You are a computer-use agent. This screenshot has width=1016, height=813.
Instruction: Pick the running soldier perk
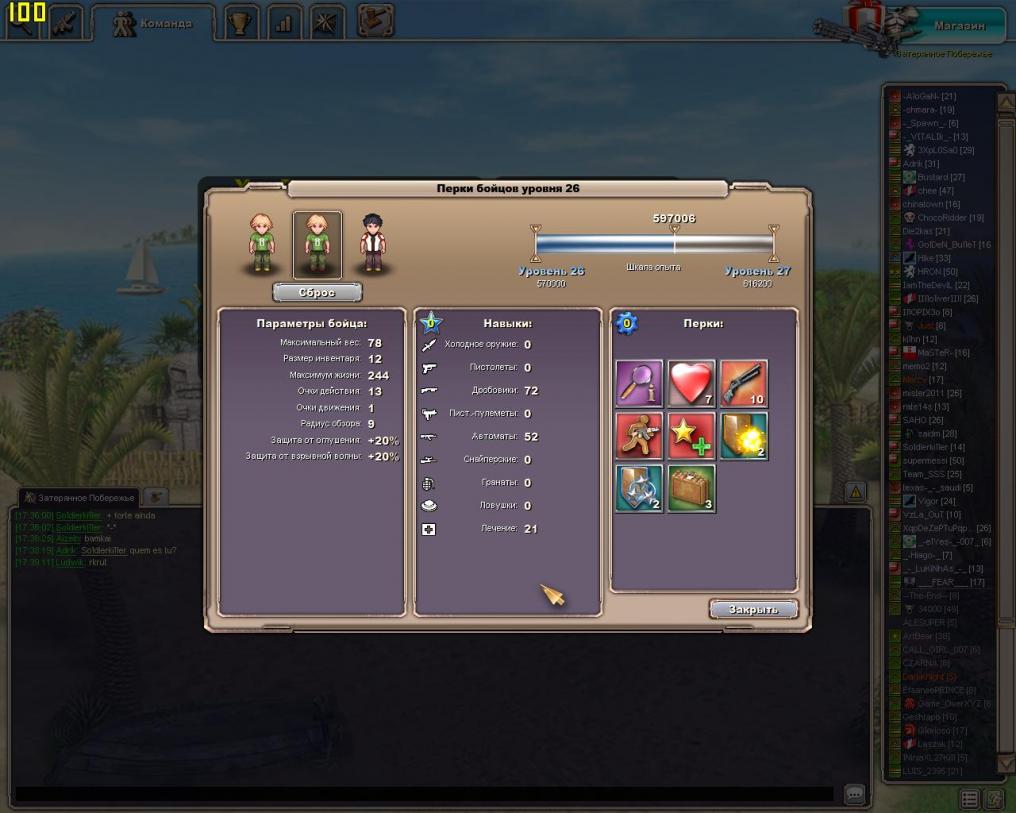(x=639, y=436)
